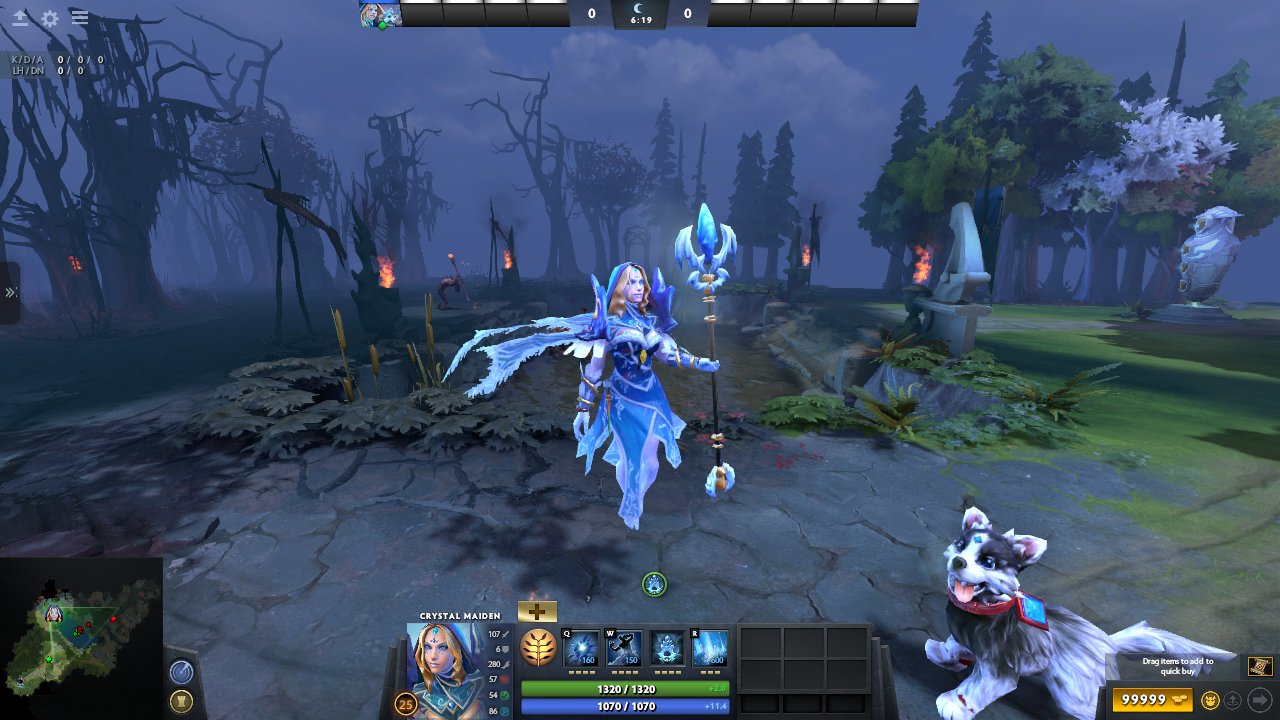Image resolution: width=1280 pixels, height=720 pixels.
Task: Click the gold plus level-up button
Action: click(537, 612)
